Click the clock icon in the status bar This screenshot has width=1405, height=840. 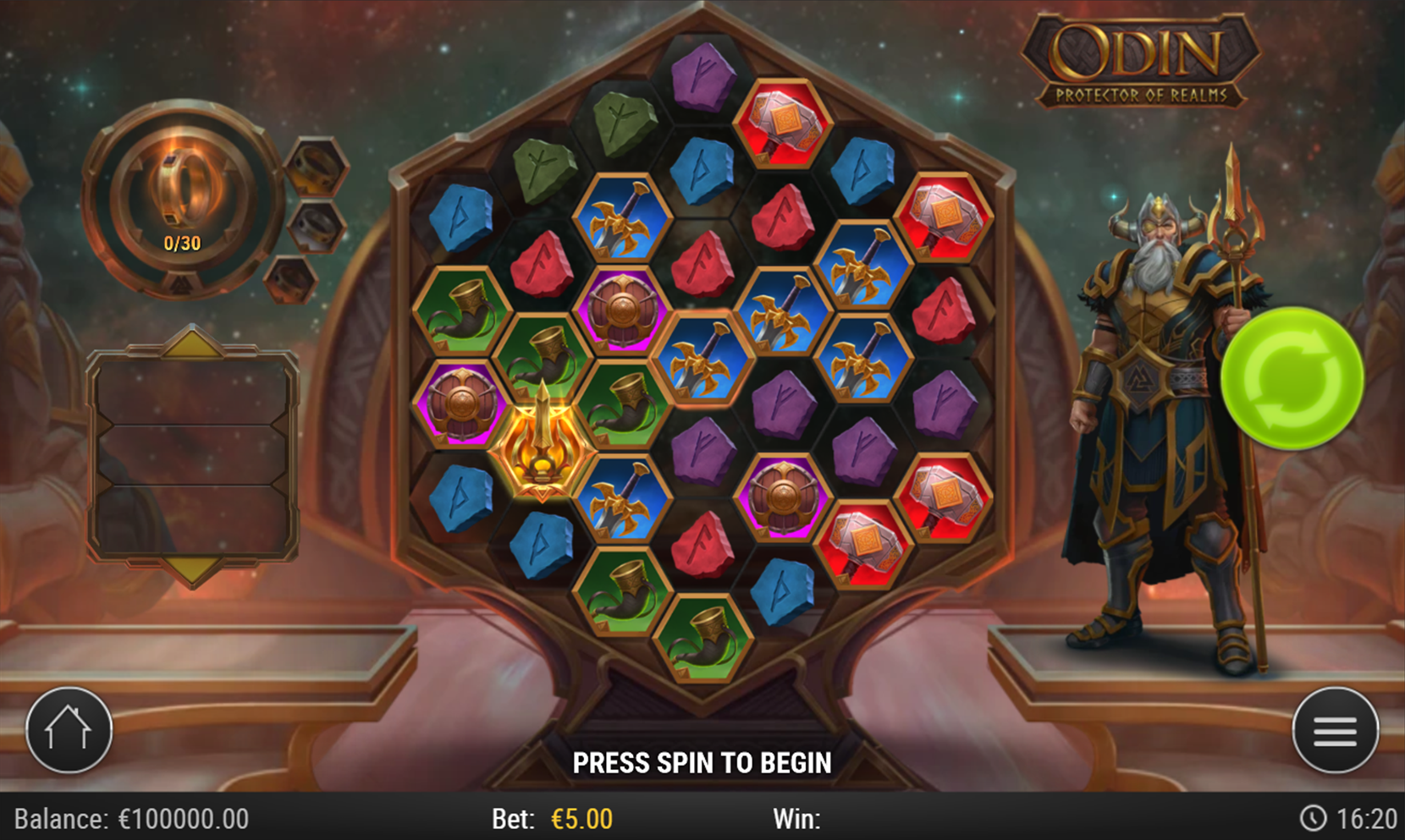[1313, 818]
